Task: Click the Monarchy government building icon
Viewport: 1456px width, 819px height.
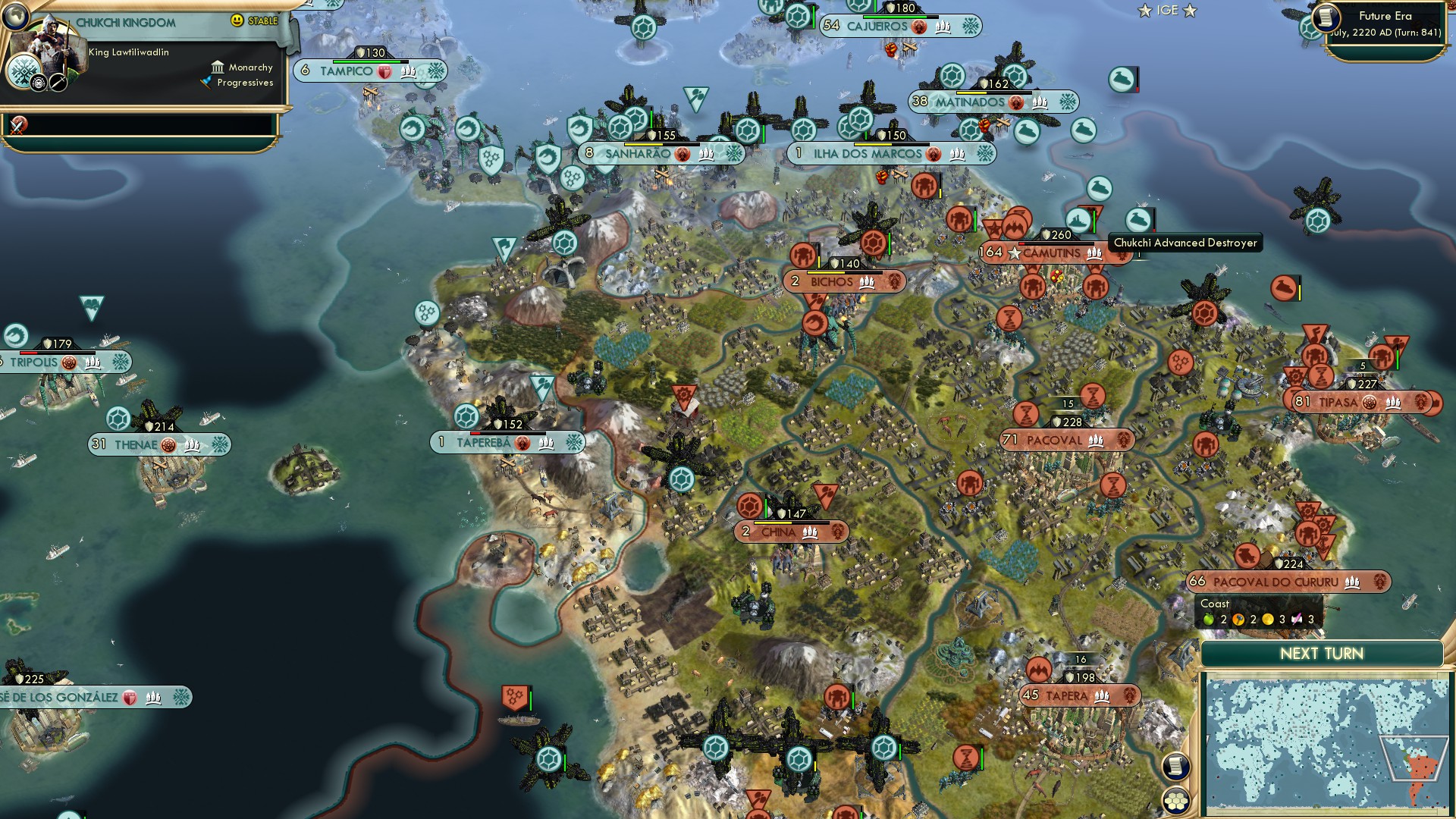Action: point(218,67)
